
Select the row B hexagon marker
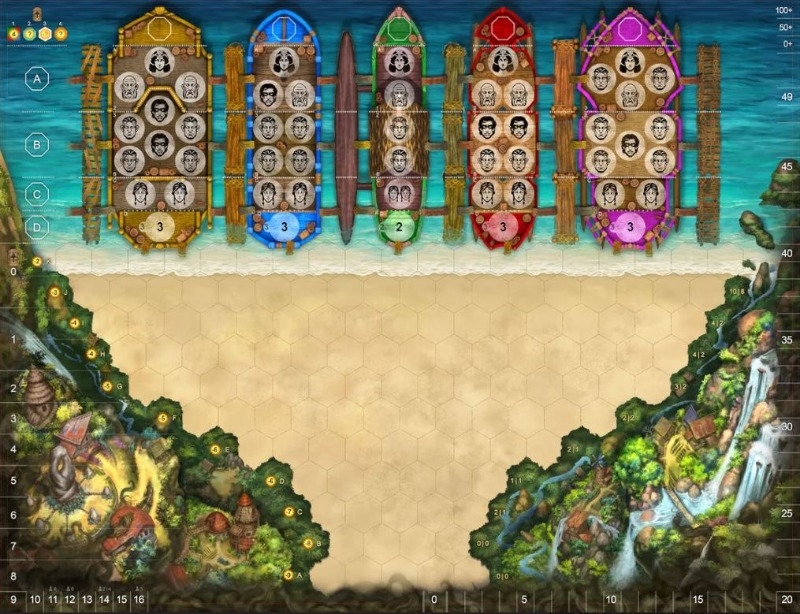(x=38, y=144)
